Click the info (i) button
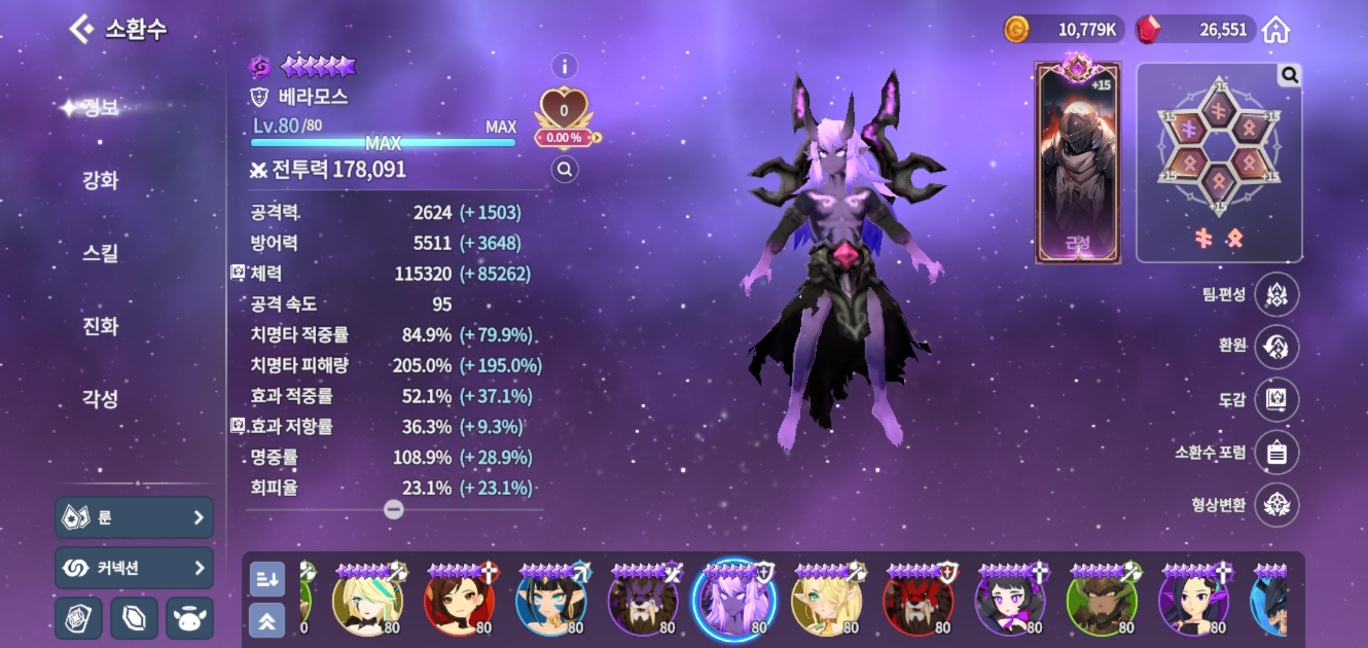Screen dimensions: 1368x648 [x=565, y=67]
